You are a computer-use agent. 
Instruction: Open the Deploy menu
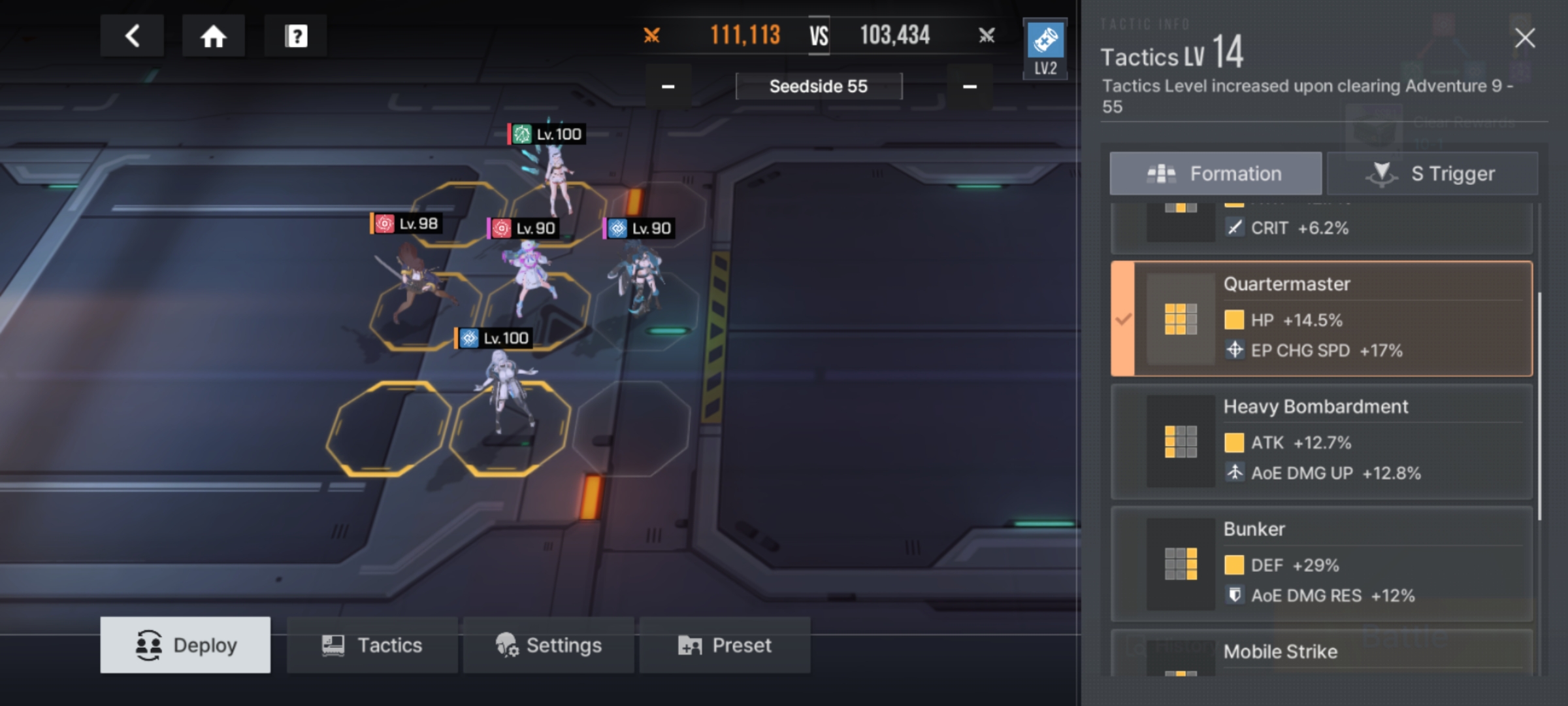point(186,645)
